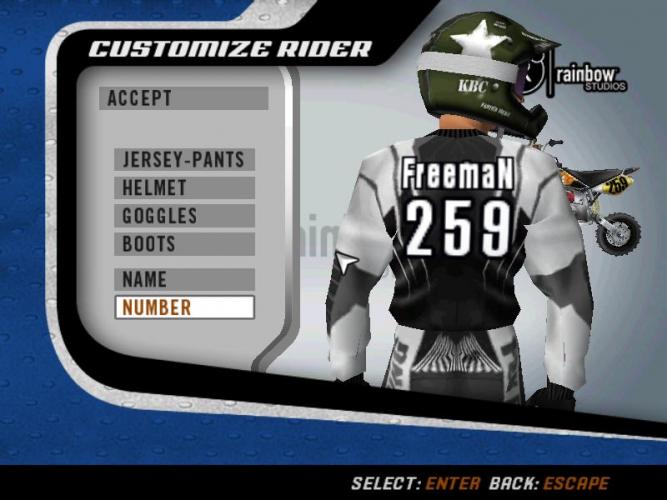This screenshot has width=667, height=500.
Task: Click the BOOTS menu entry
Action: click(184, 243)
